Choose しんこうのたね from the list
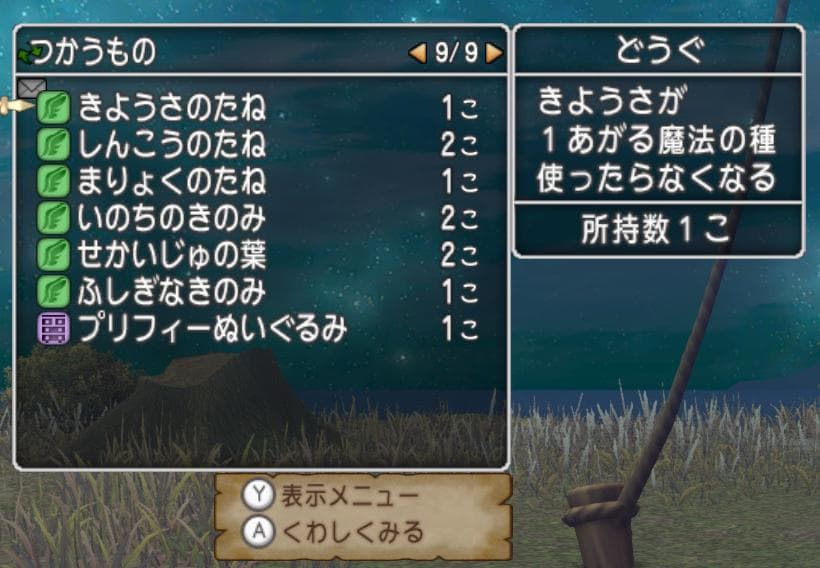This screenshot has width=820, height=568. pyautogui.click(x=172, y=144)
